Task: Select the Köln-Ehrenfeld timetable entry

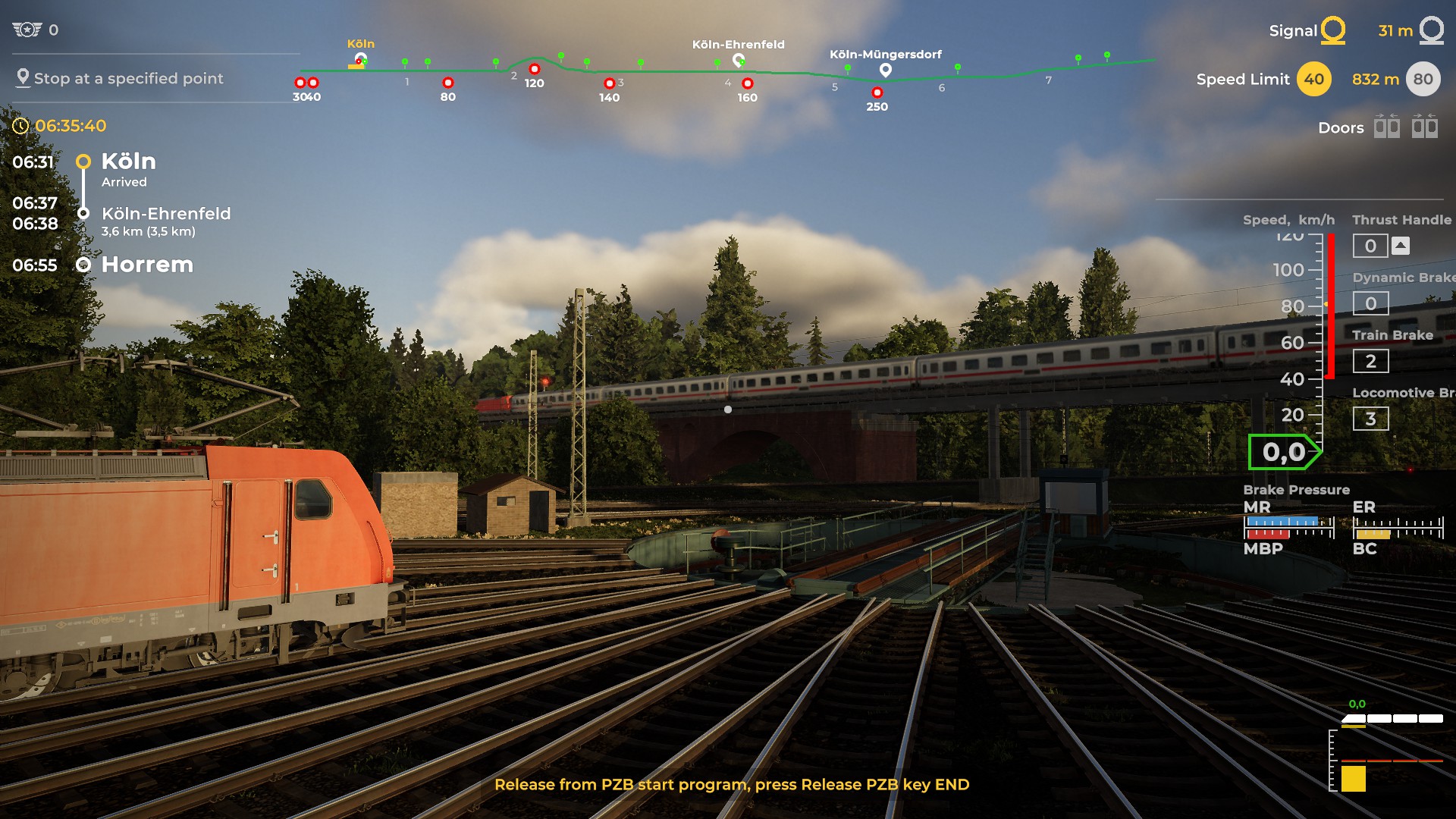Action: 165,214
